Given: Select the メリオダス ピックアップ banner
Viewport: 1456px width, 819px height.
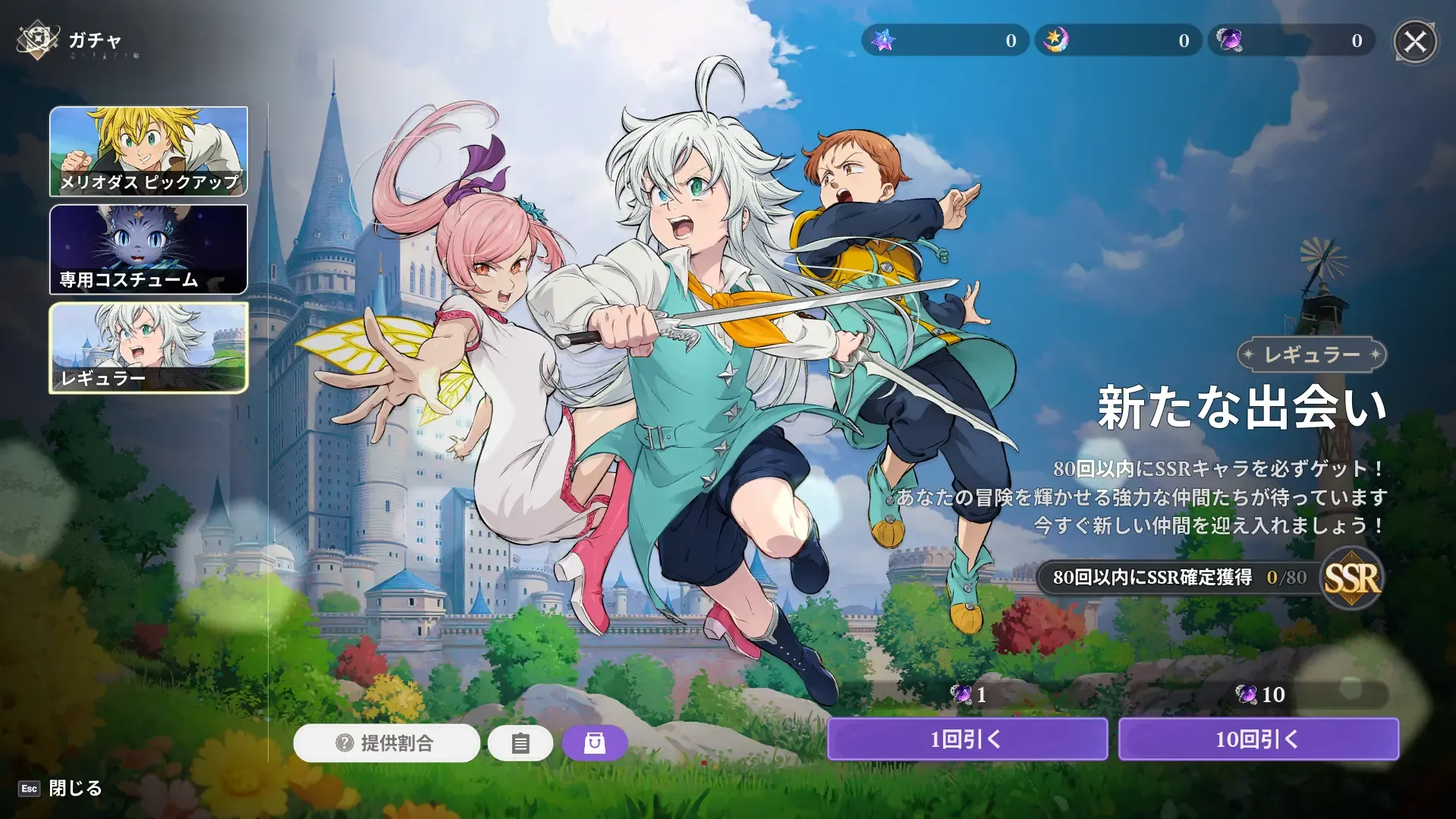Looking at the screenshot, I should click(x=149, y=153).
